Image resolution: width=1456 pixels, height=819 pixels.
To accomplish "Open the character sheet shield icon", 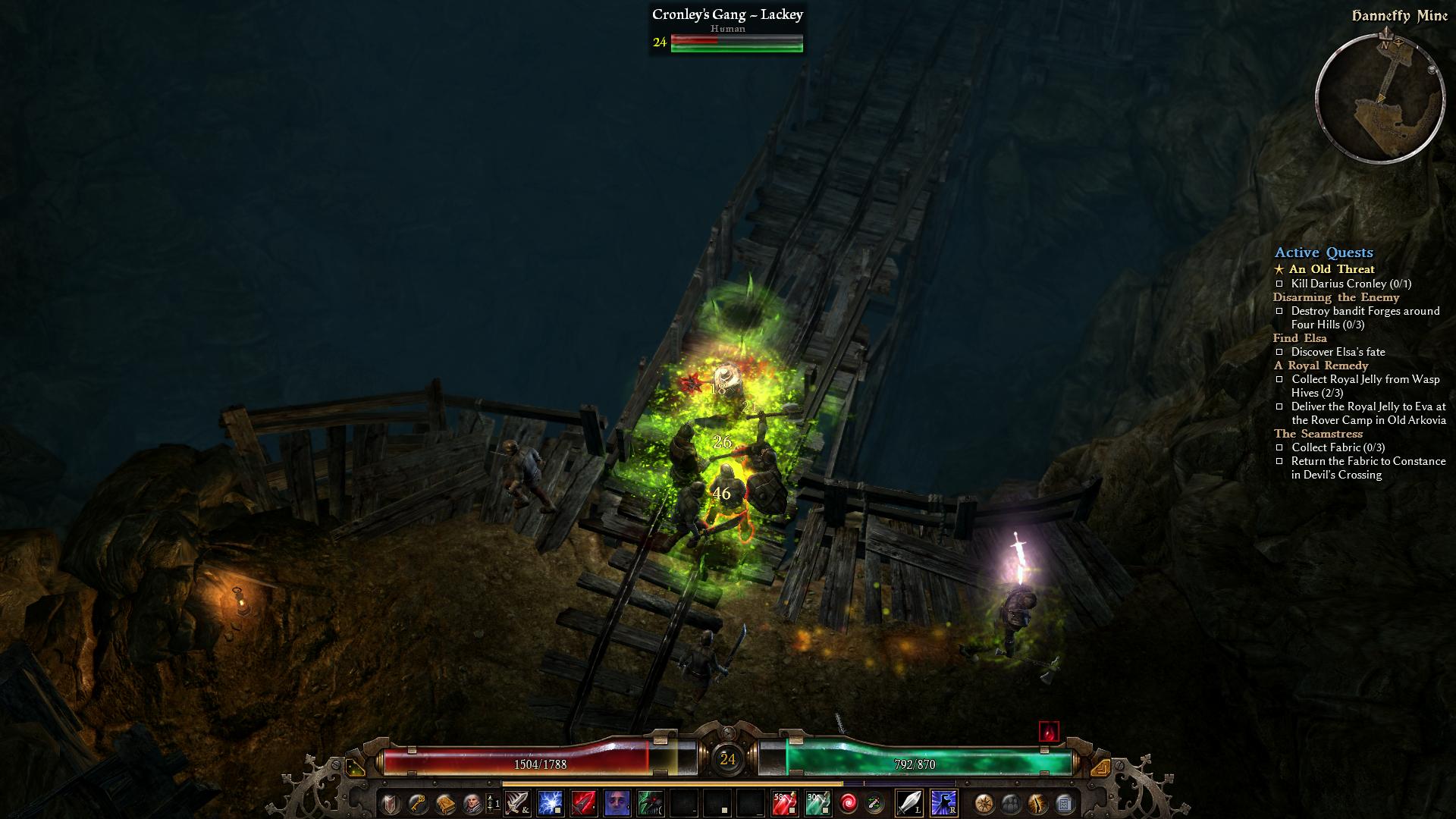I will coord(391,802).
